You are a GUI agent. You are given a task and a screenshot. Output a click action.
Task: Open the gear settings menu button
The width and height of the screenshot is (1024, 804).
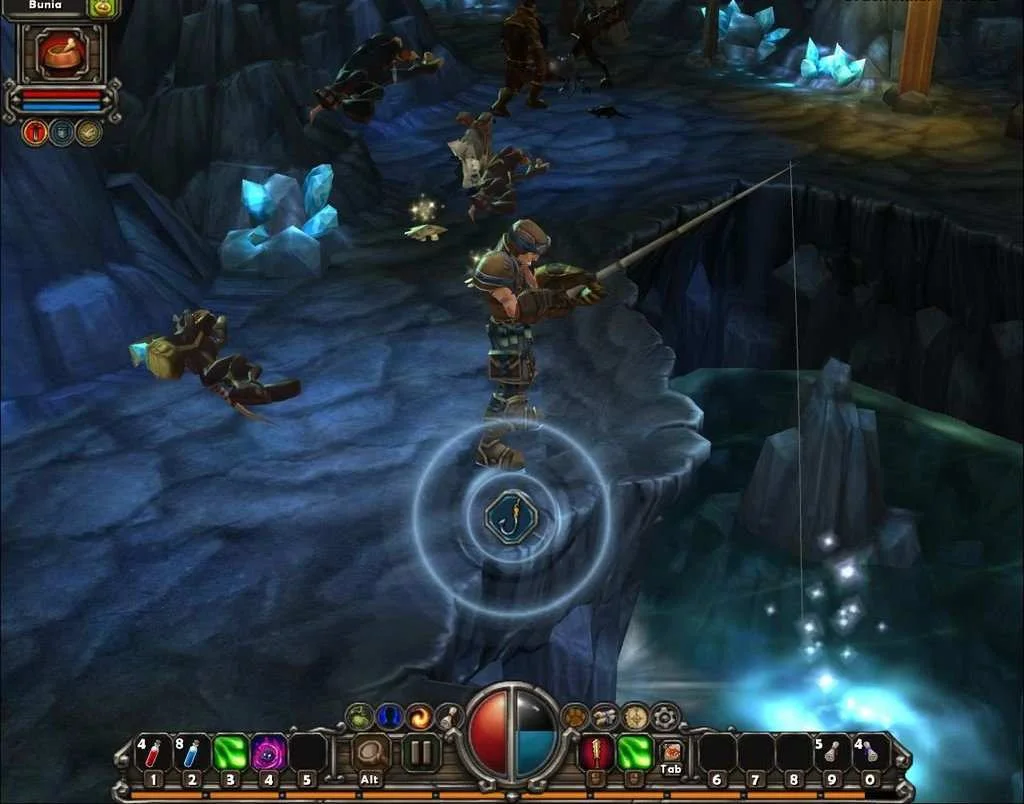point(665,716)
